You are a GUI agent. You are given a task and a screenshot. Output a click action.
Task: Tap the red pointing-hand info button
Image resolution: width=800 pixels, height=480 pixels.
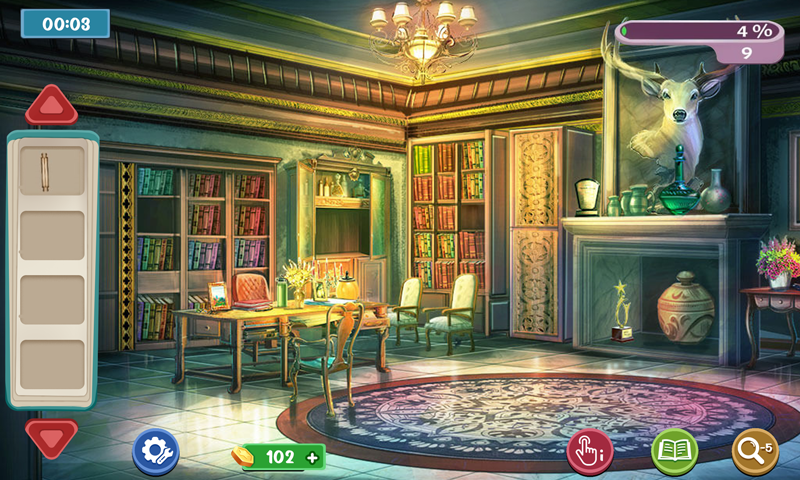591,452
